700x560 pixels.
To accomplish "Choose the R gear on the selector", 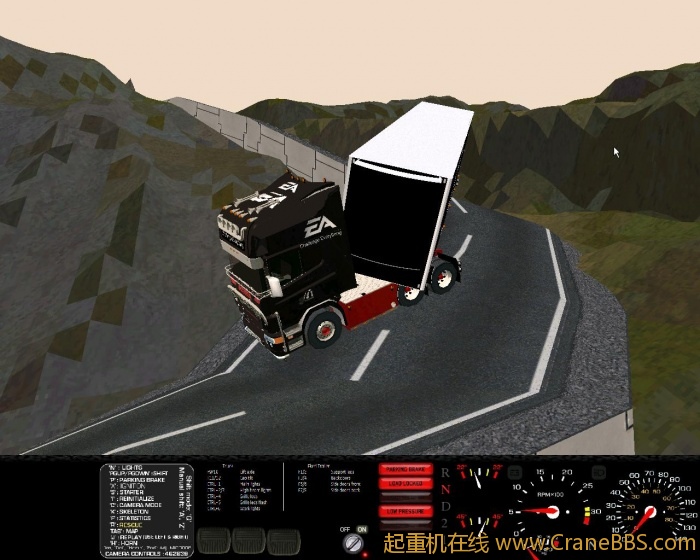I will point(445,471).
